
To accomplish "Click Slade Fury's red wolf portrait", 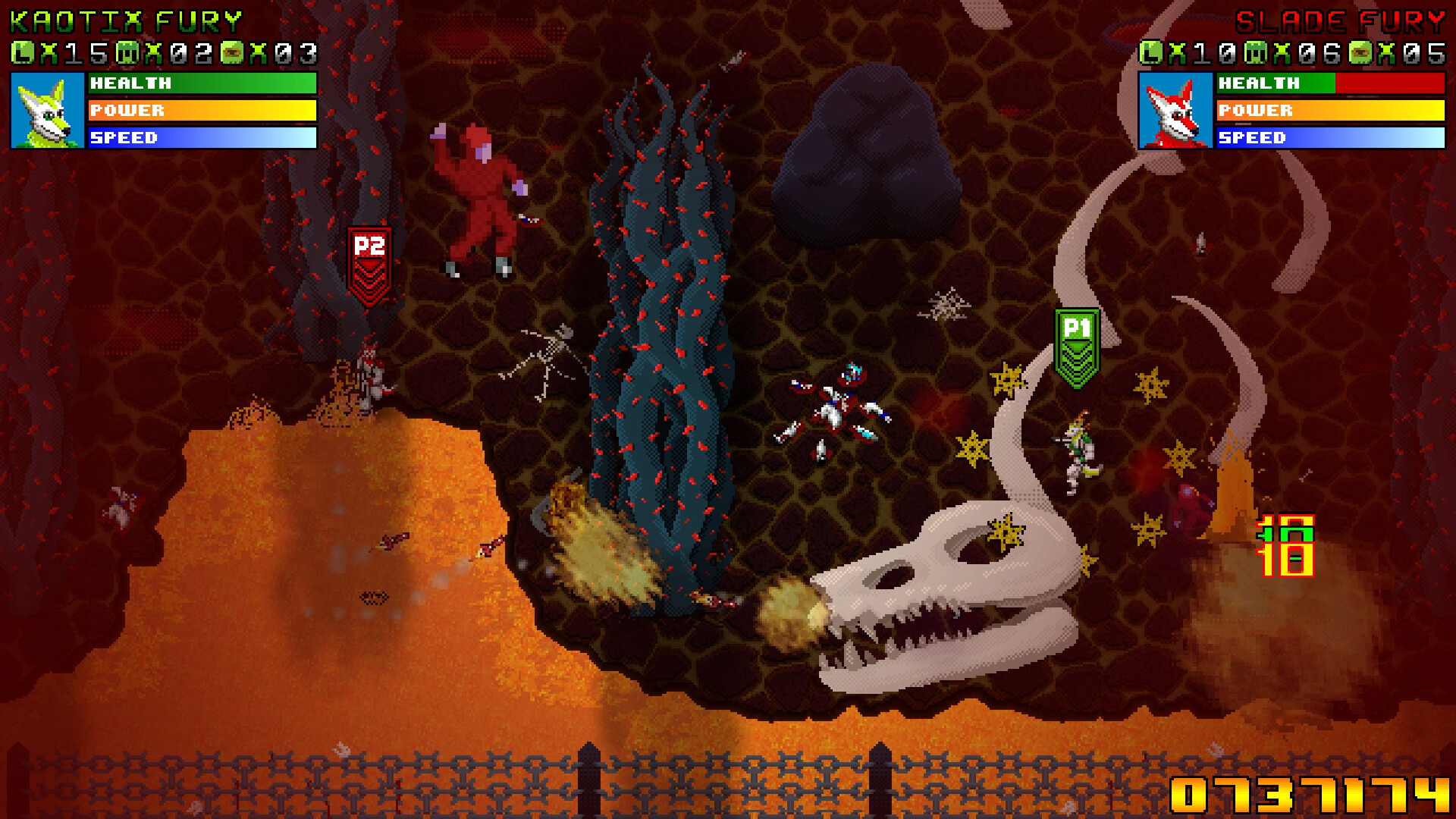I will [1175, 111].
